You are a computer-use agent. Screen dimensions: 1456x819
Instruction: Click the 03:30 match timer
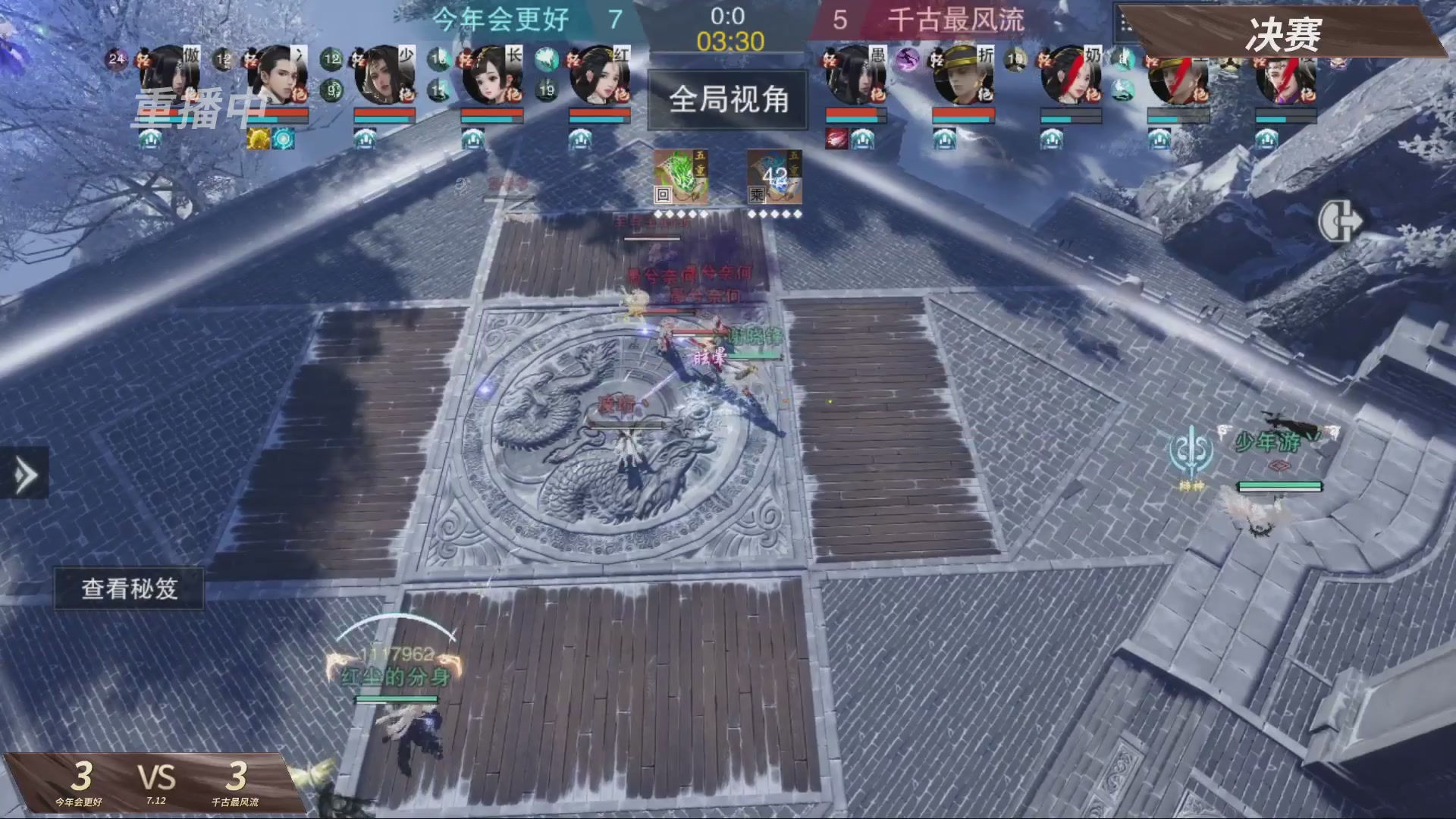click(730, 43)
